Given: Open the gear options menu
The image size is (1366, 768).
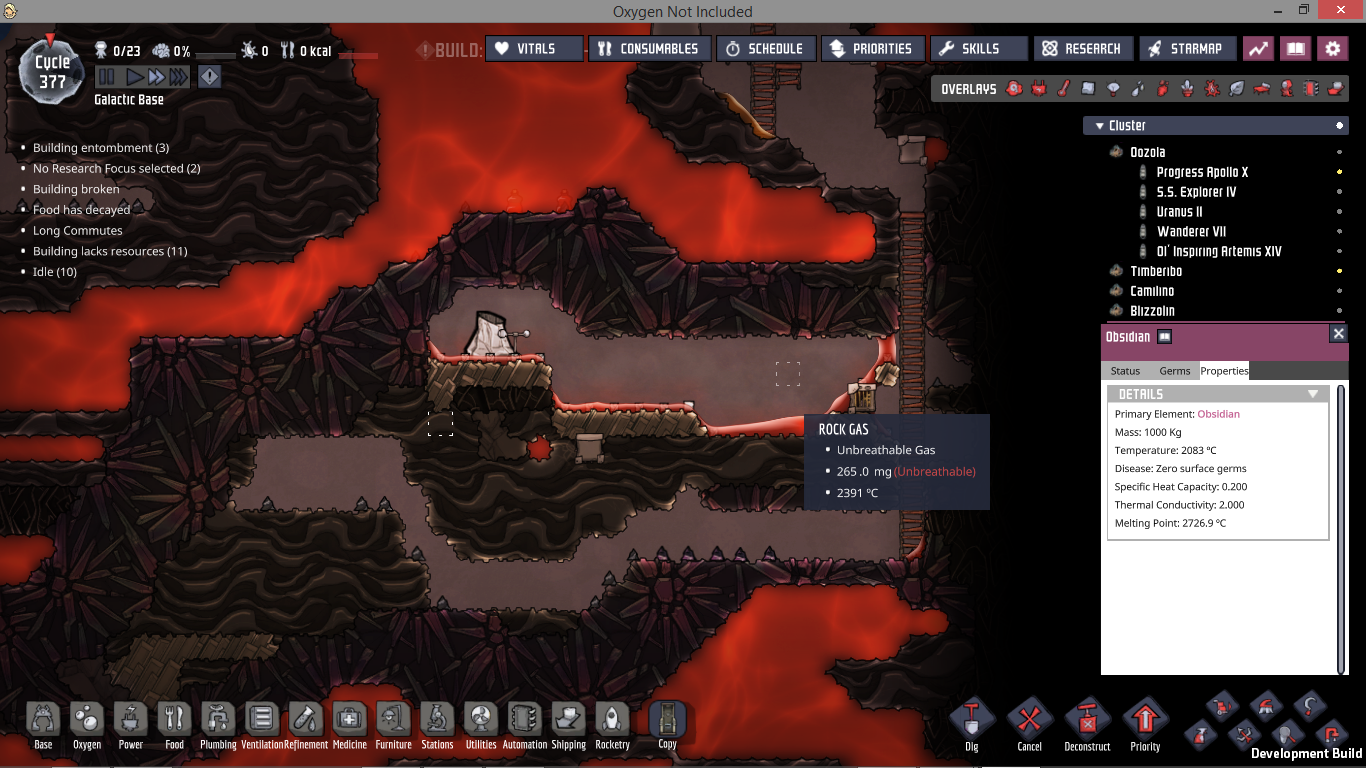Looking at the screenshot, I should [x=1332, y=48].
